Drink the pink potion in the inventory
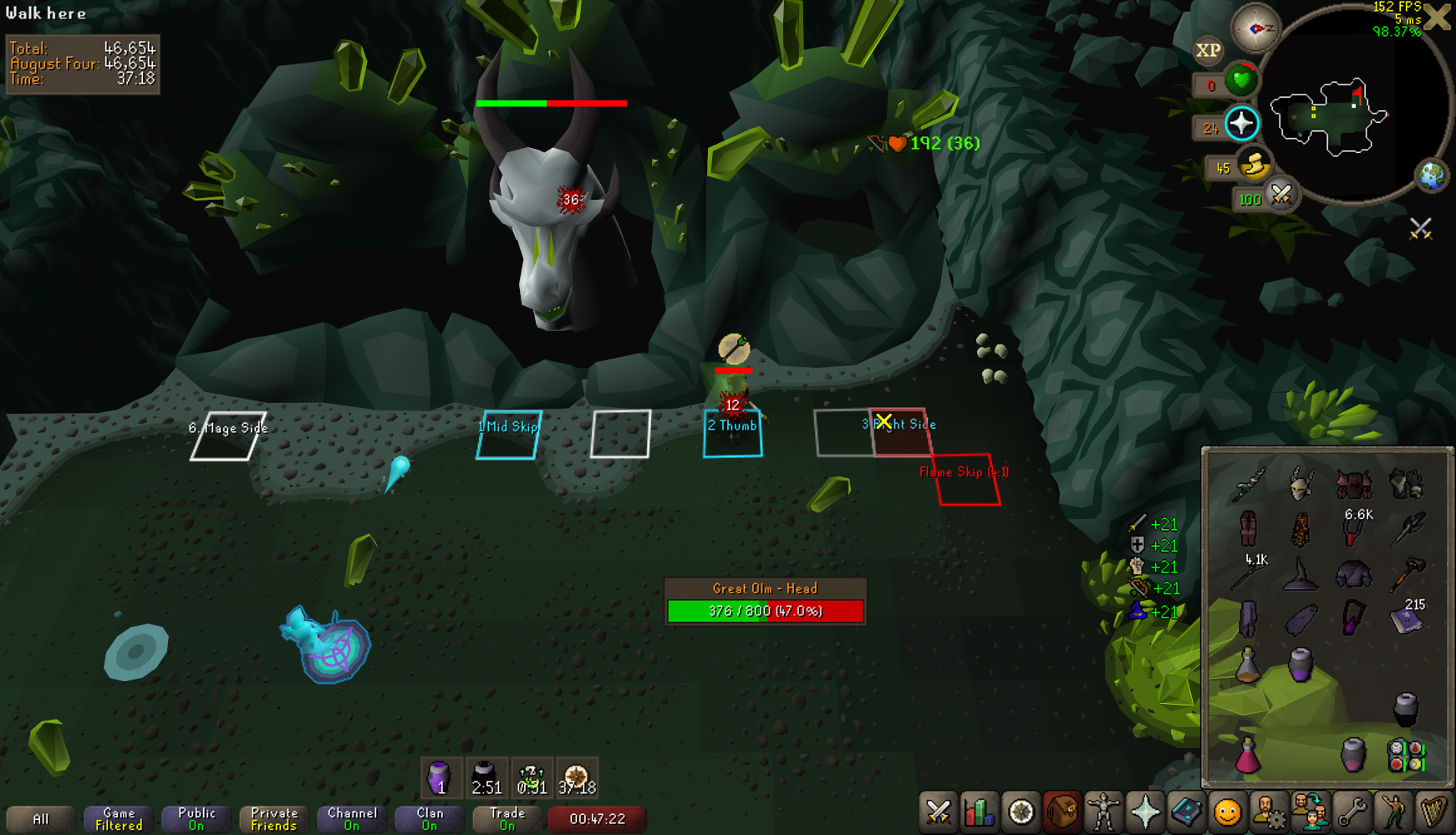The height and width of the screenshot is (835, 1456). coord(1248,755)
